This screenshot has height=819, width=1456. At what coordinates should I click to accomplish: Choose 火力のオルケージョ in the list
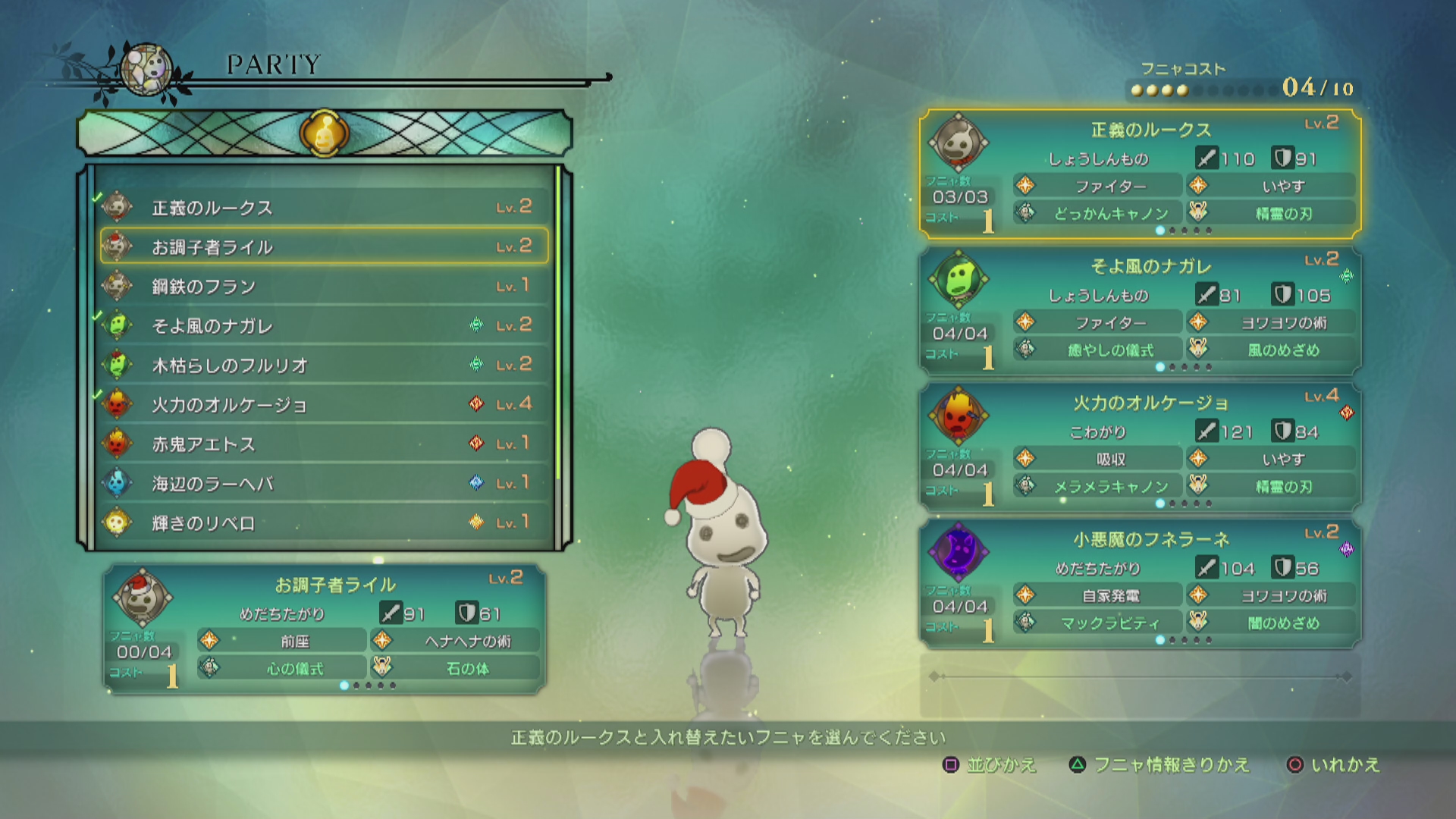(x=324, y=404)
